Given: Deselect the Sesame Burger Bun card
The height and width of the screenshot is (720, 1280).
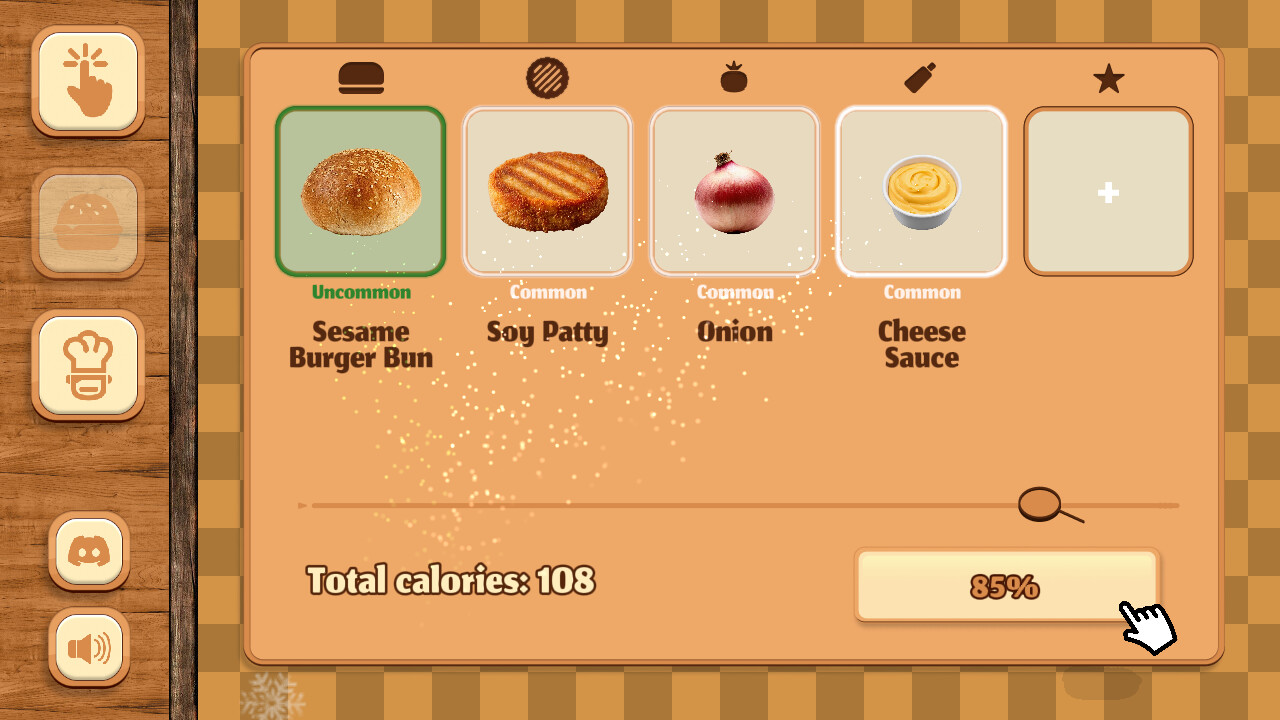Looking at the screenshot, I should click(x=361, y=190).
